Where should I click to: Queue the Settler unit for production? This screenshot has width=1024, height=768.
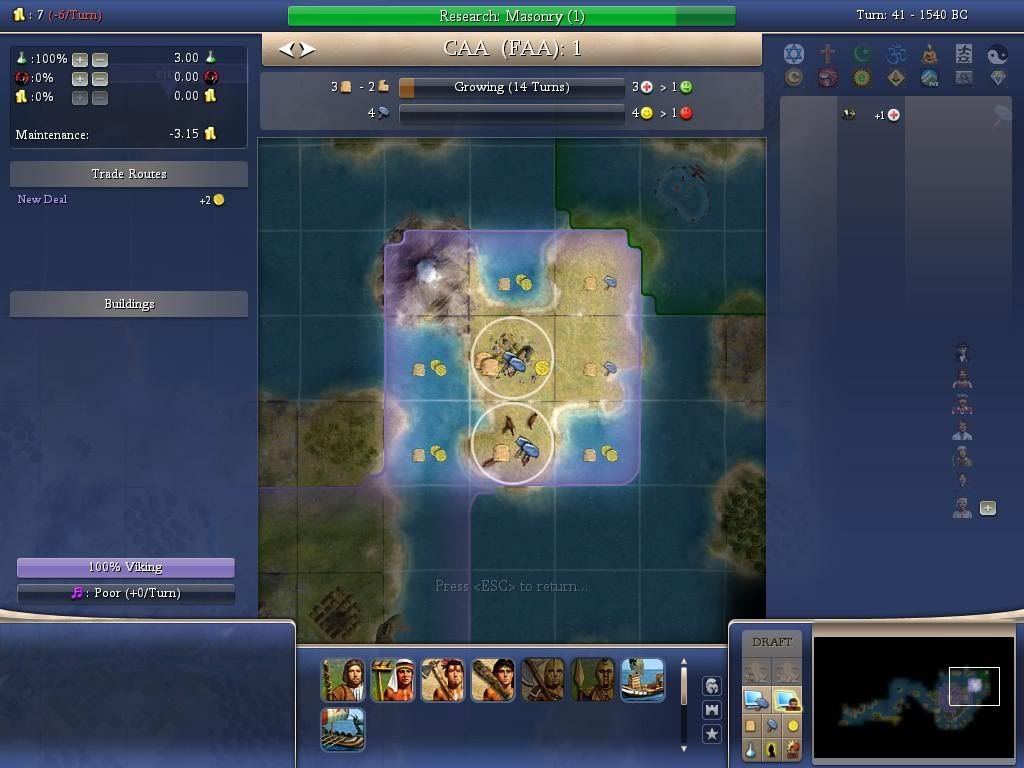coord(343,680)
